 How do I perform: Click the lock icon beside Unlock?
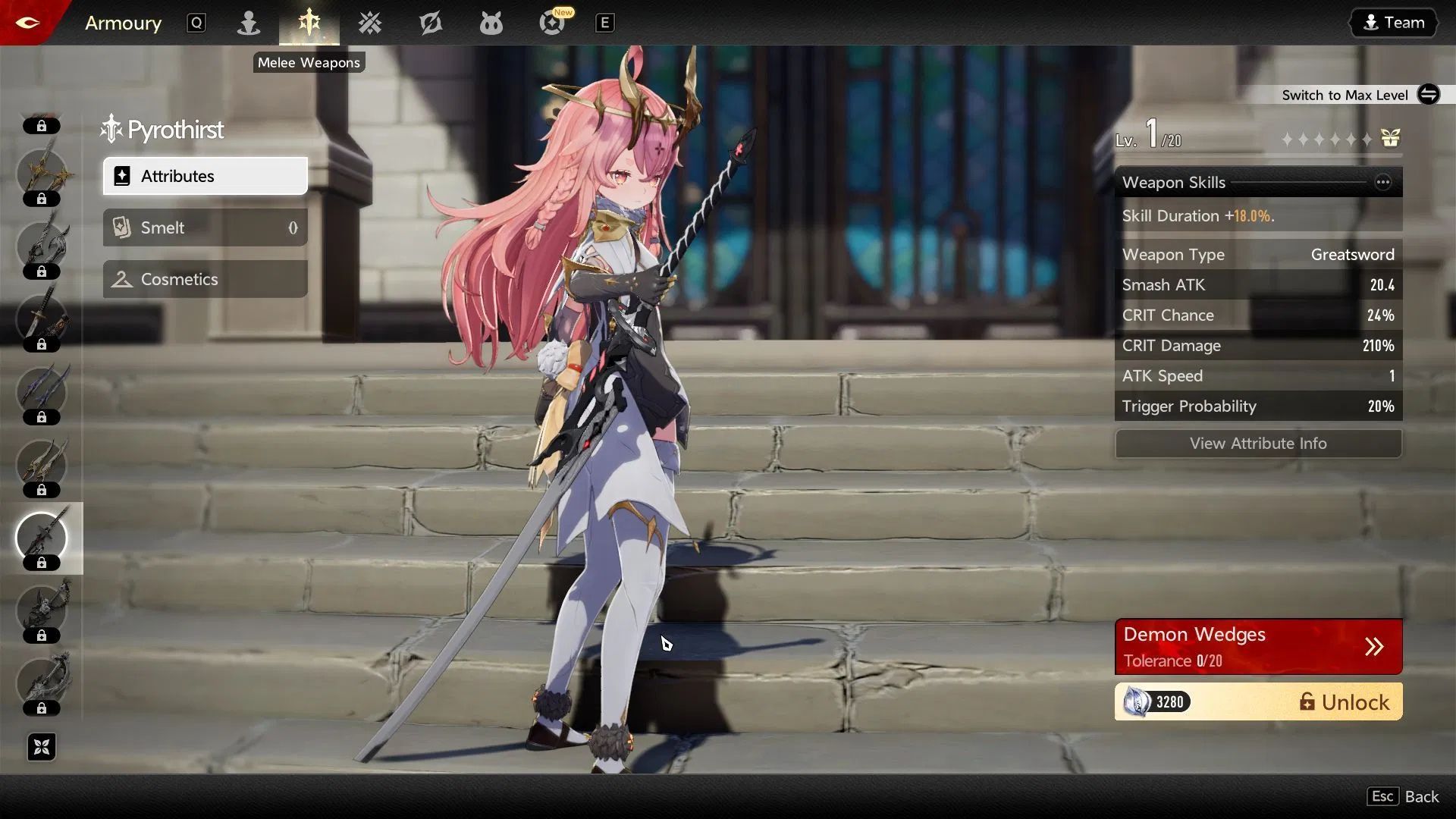(1307, 701)
